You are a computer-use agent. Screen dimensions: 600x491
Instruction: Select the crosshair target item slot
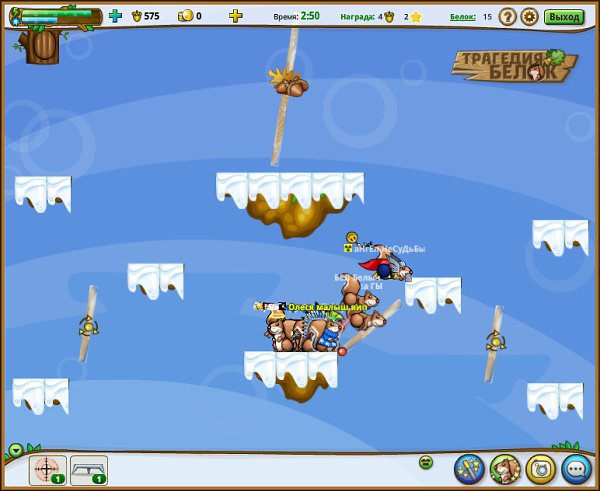coord(47,469)
